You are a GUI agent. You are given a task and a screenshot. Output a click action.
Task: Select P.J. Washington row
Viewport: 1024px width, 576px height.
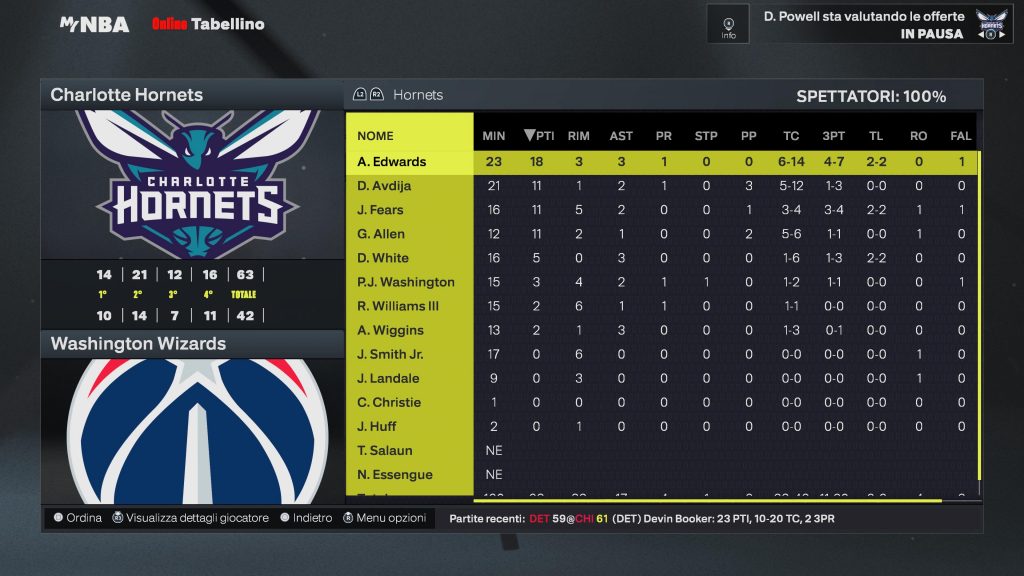click(x=406, y=282)
